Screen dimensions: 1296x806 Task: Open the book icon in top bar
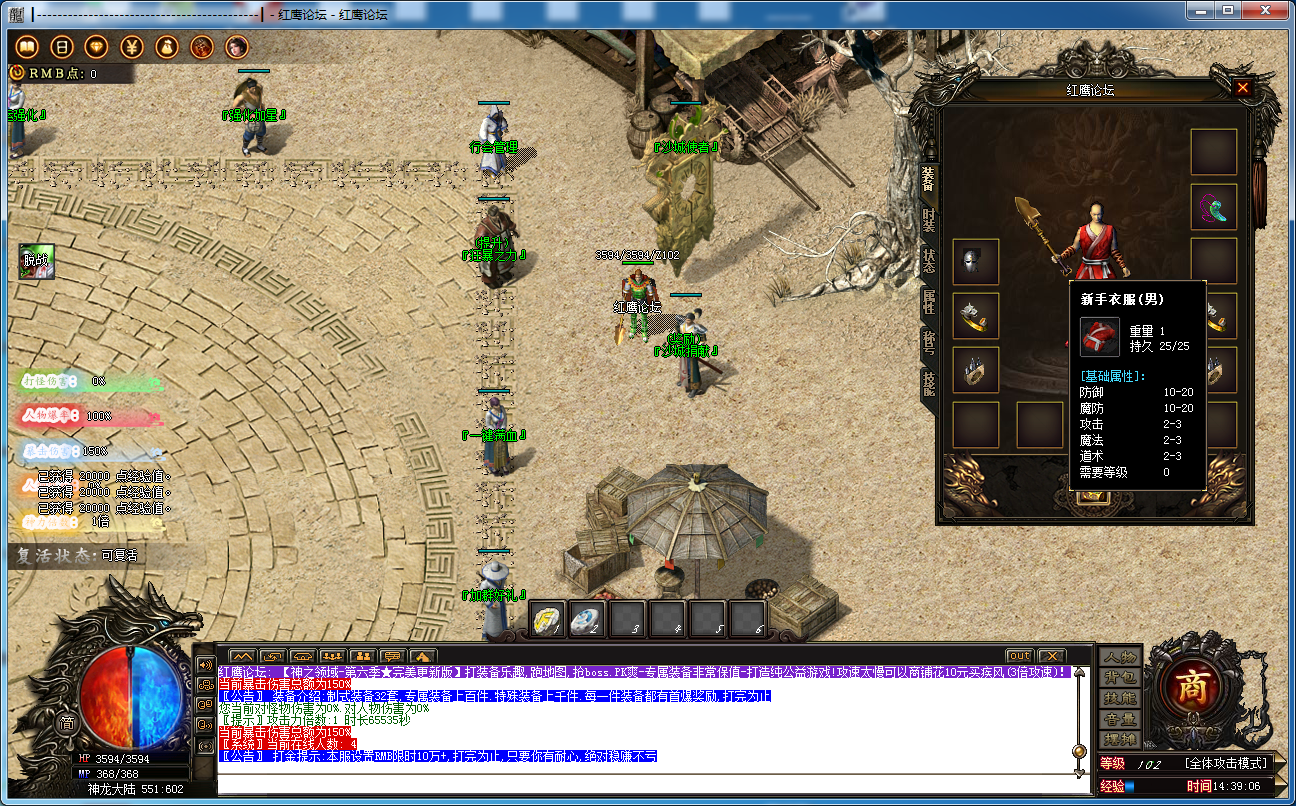[x=27, y=47]
